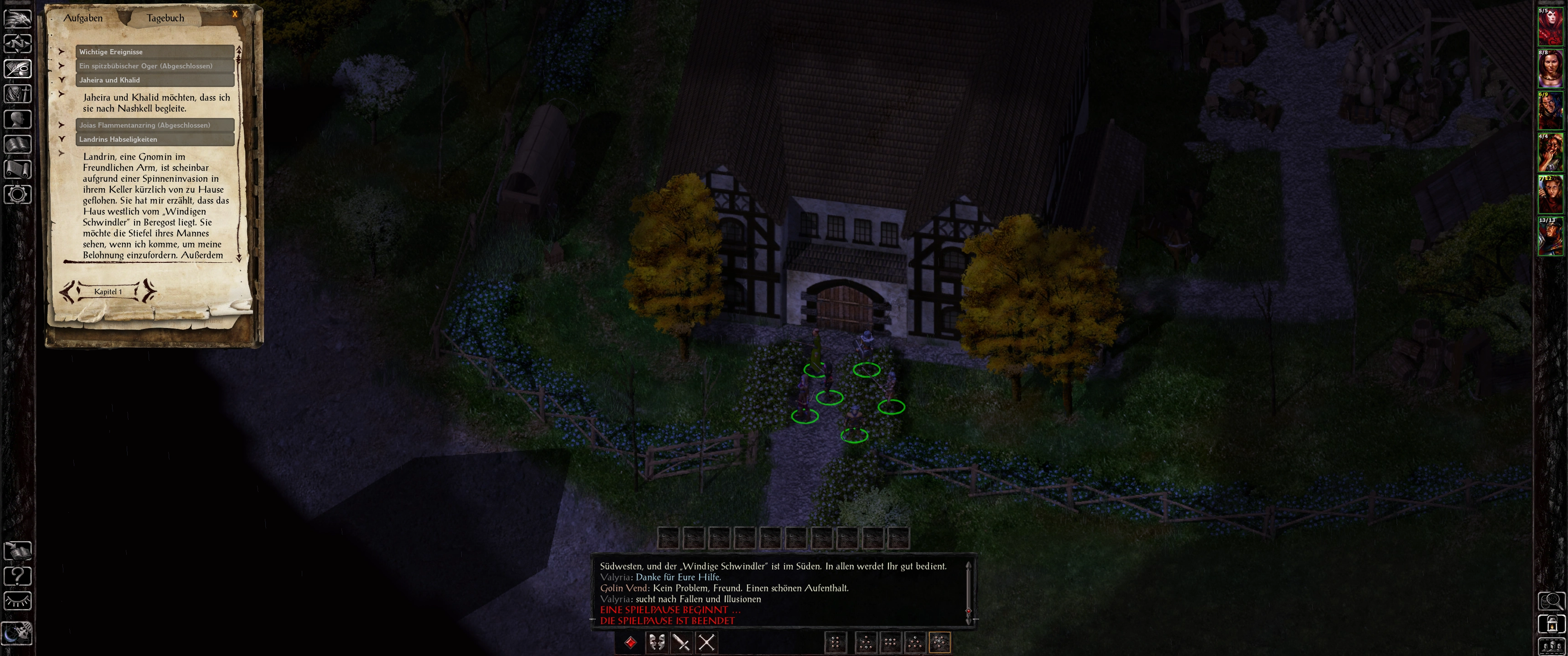Close the journal panel
The height and width of the screenshot is (656, 1568).
235,14
